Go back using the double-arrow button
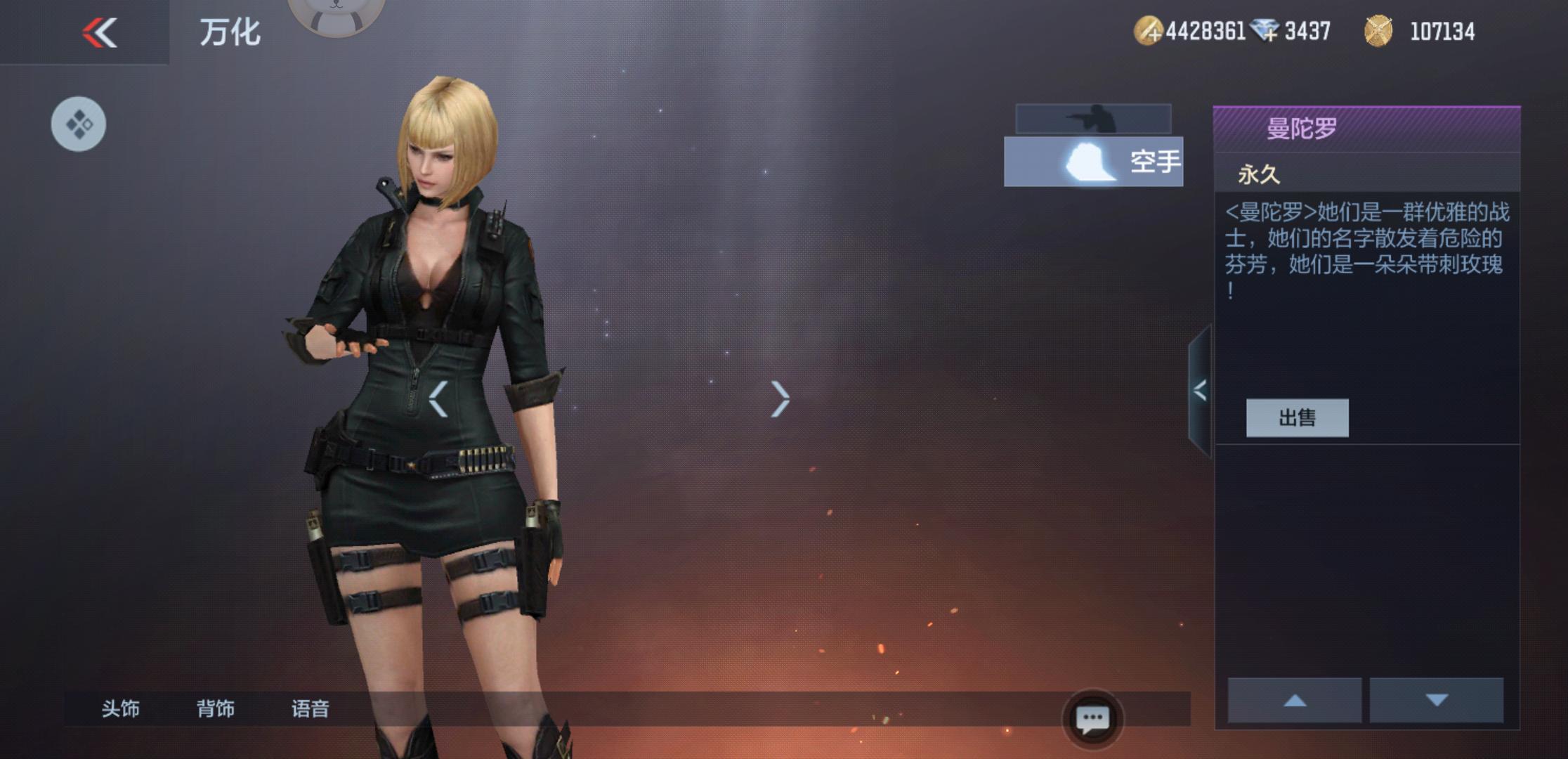This screenshot has height=759, width=1568. coord(99,32)
